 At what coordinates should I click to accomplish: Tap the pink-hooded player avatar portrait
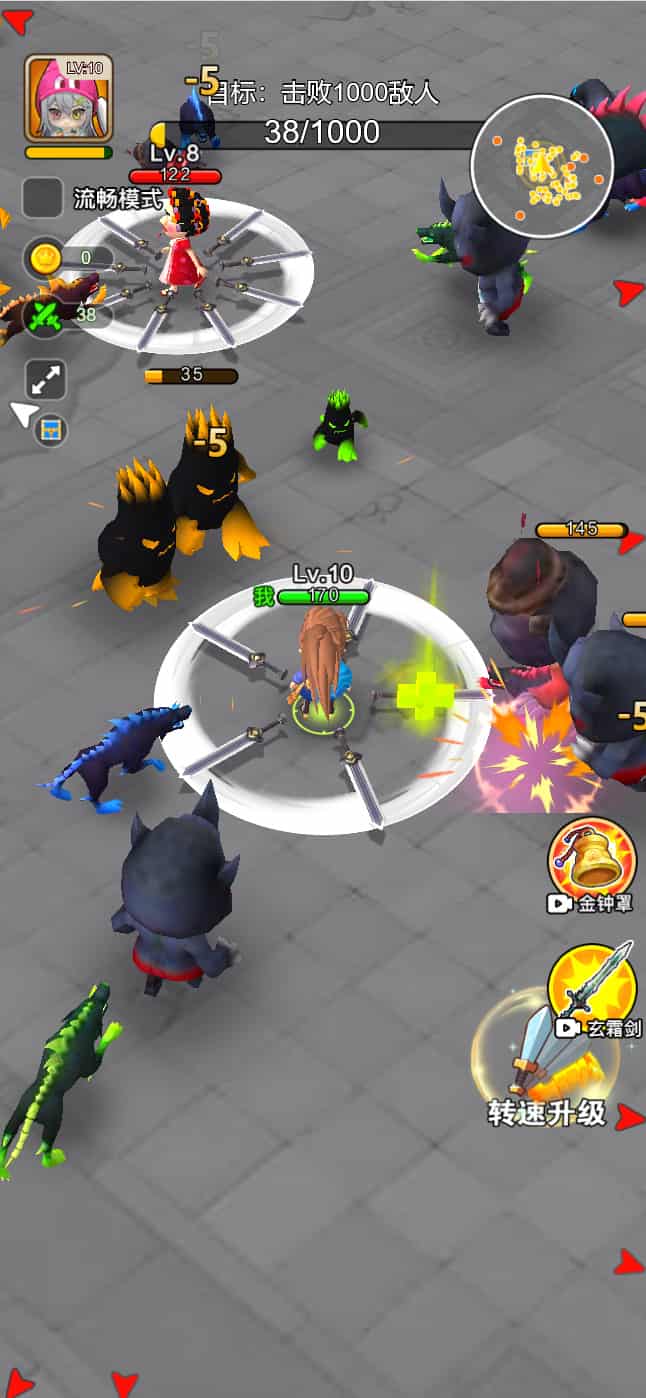point(68,98)
